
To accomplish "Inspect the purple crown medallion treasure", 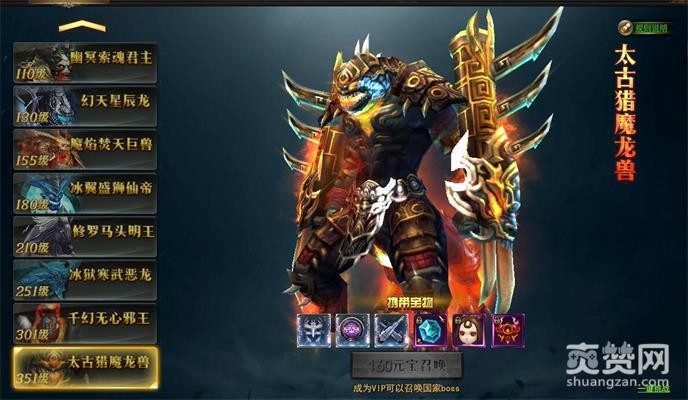I will (352, 329).
